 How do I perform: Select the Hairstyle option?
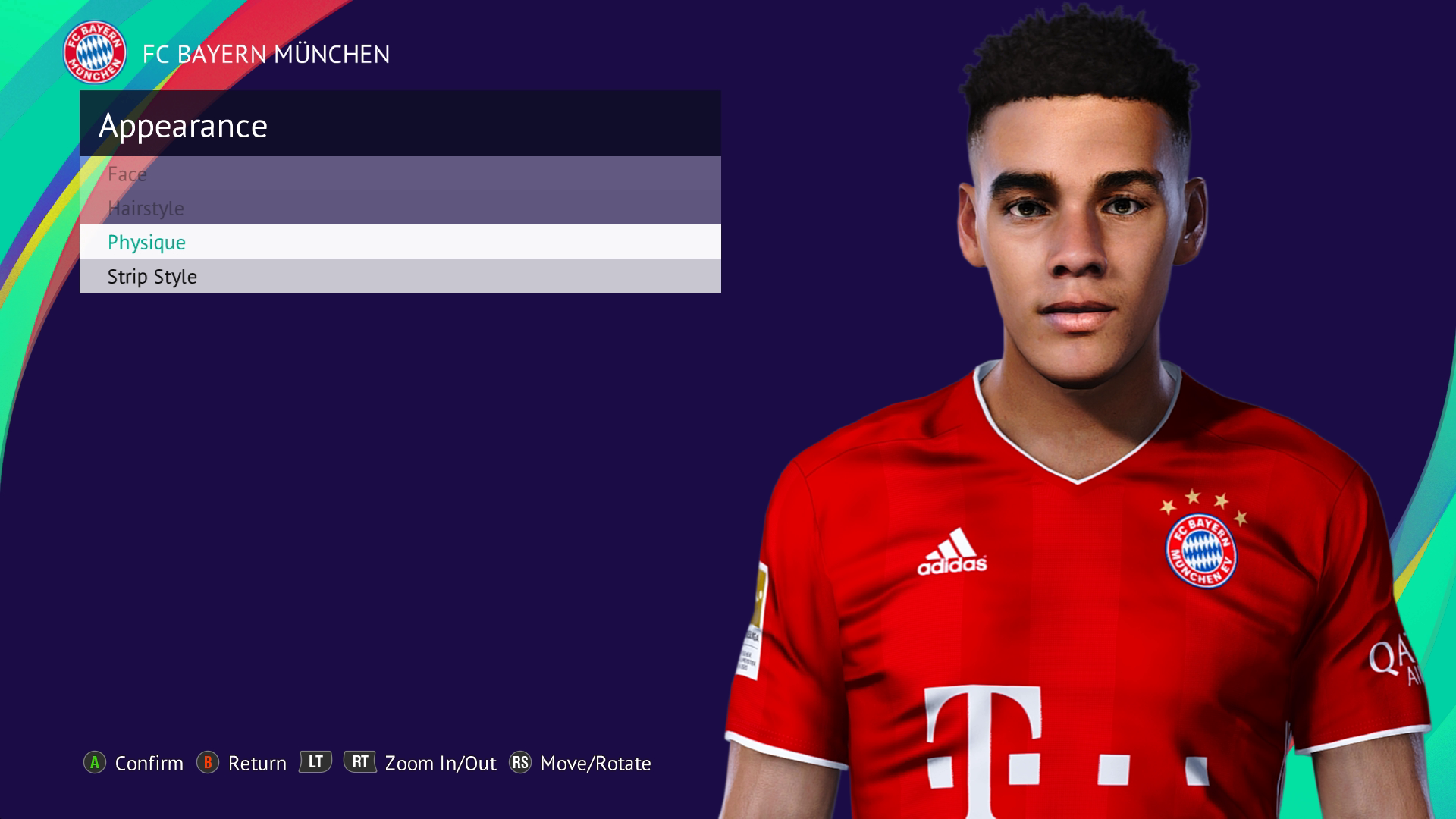pyautogui.click(x=145, y=209)
